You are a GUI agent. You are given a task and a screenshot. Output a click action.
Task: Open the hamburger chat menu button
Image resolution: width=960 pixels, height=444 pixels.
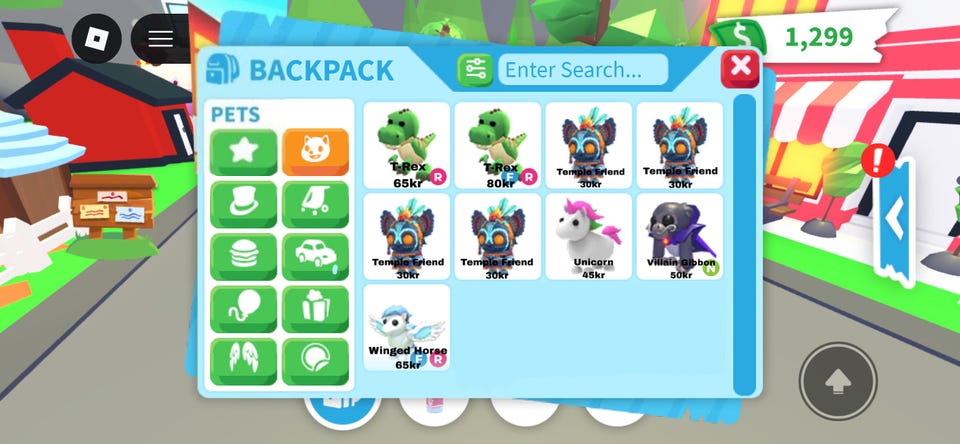pos(161,39)
